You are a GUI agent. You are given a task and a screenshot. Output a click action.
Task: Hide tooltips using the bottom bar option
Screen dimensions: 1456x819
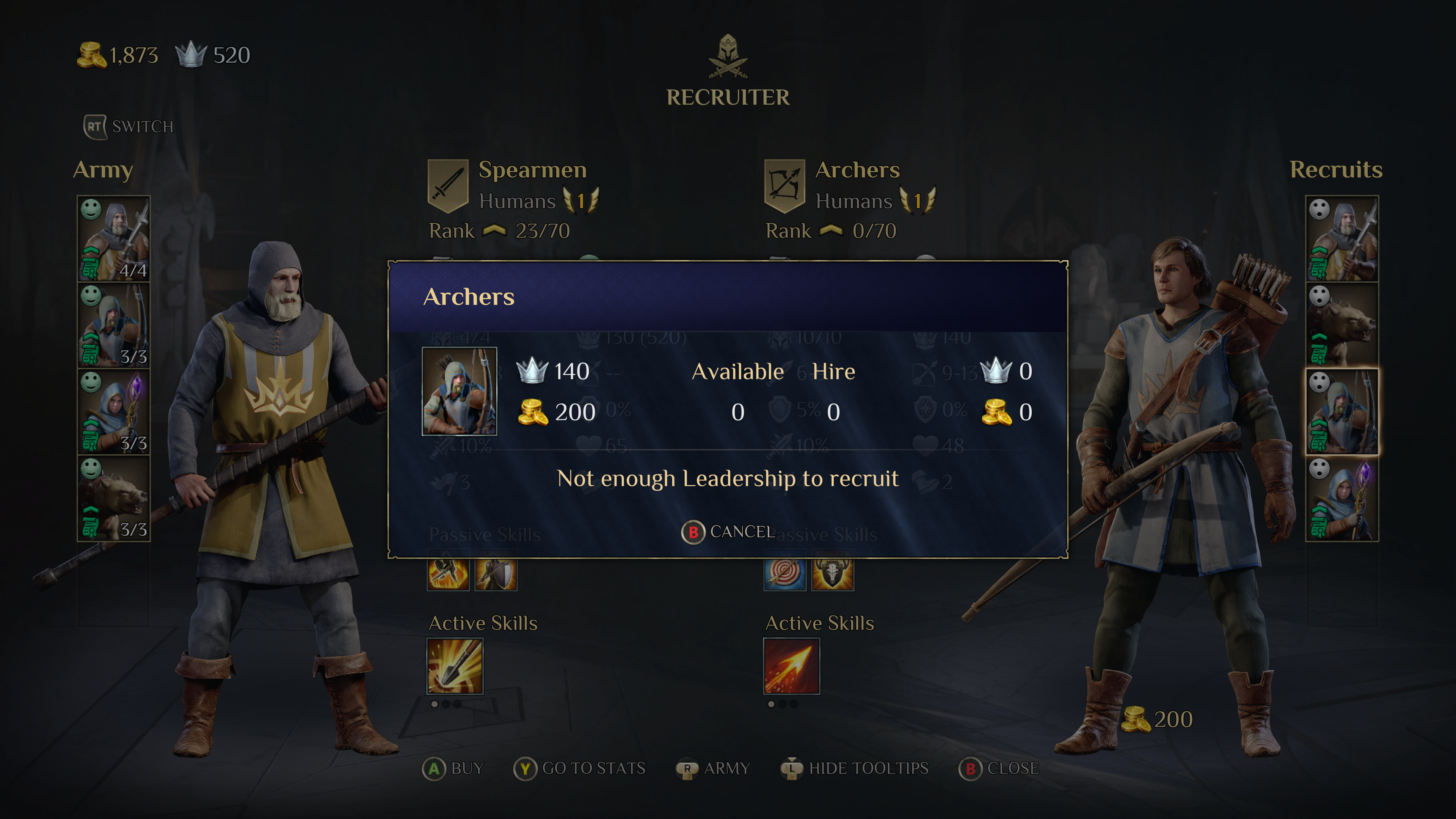pos(855,768)
